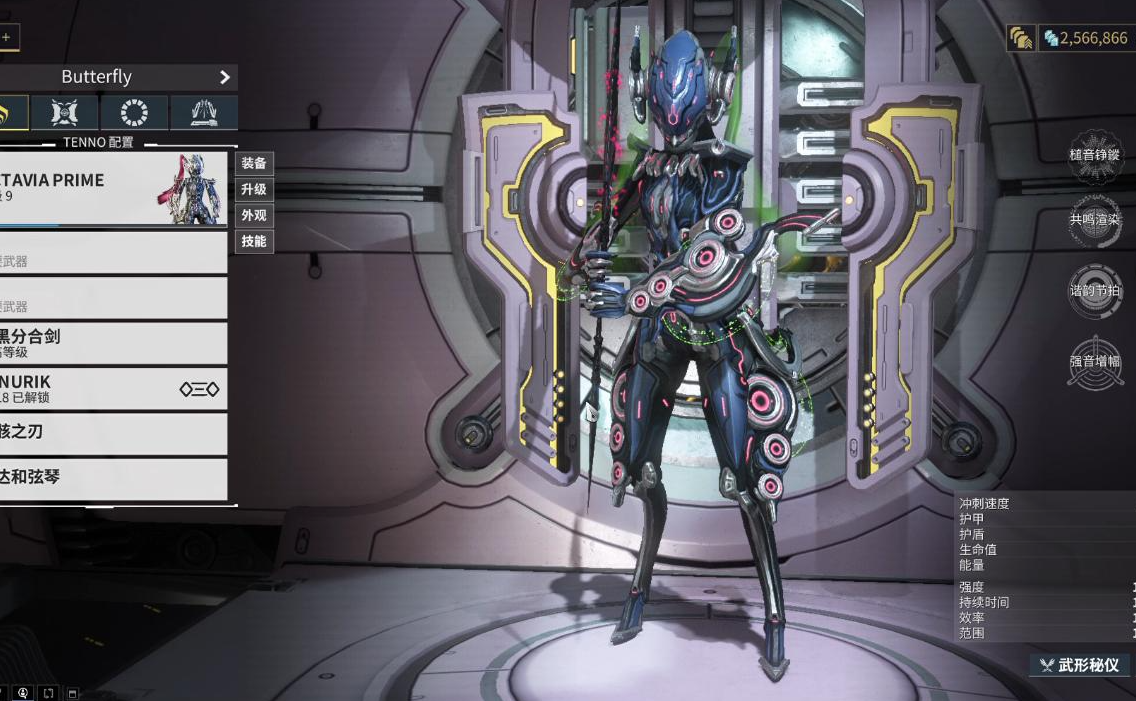
Task: Show the 技能 (Abilities) panel
Action: pos(254,241)
